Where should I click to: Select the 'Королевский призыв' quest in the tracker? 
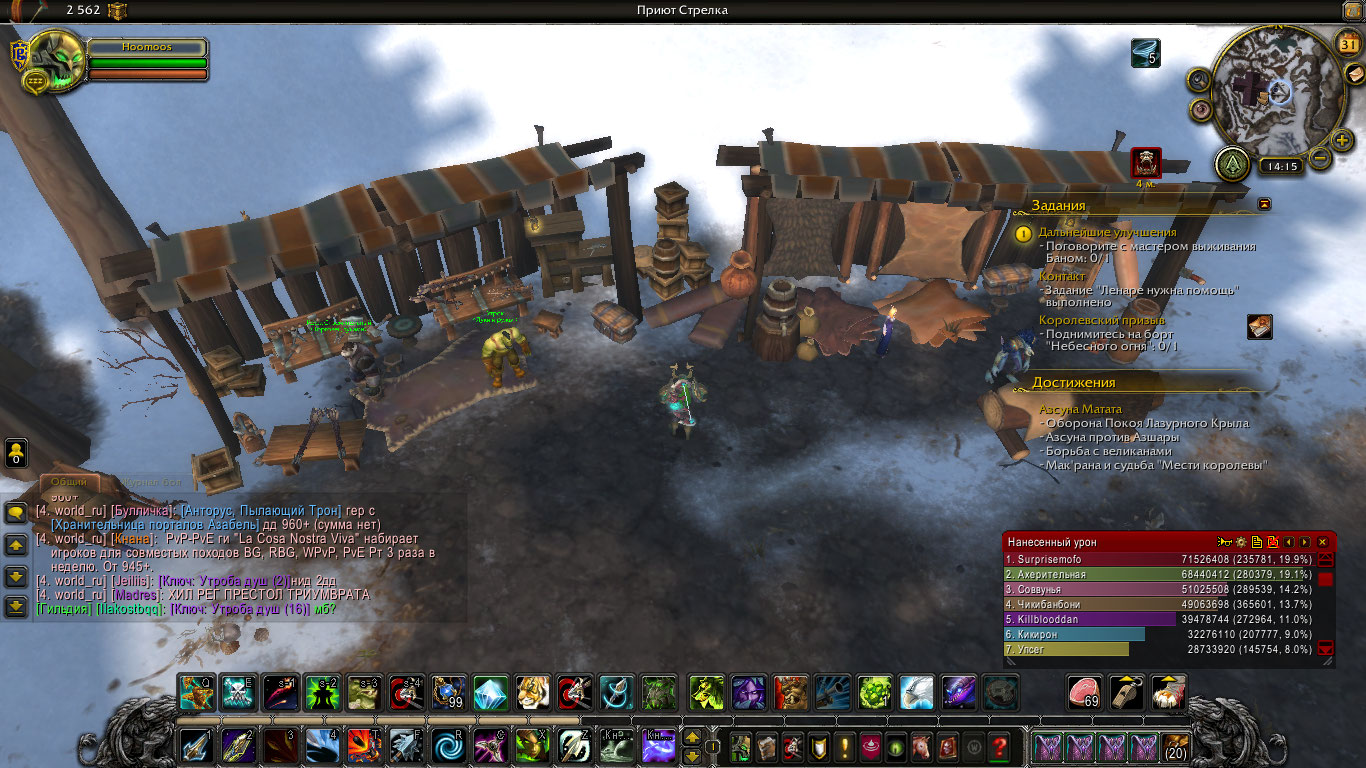[1087, 320]
